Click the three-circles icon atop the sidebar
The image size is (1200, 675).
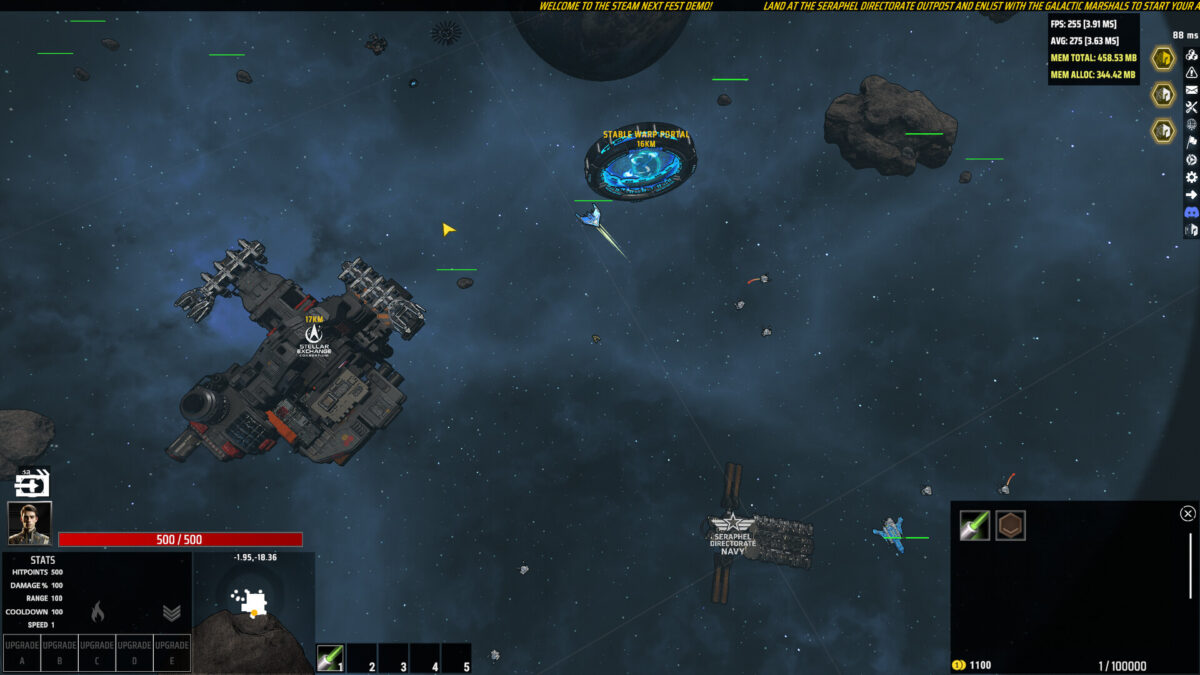click(1191, 55)
